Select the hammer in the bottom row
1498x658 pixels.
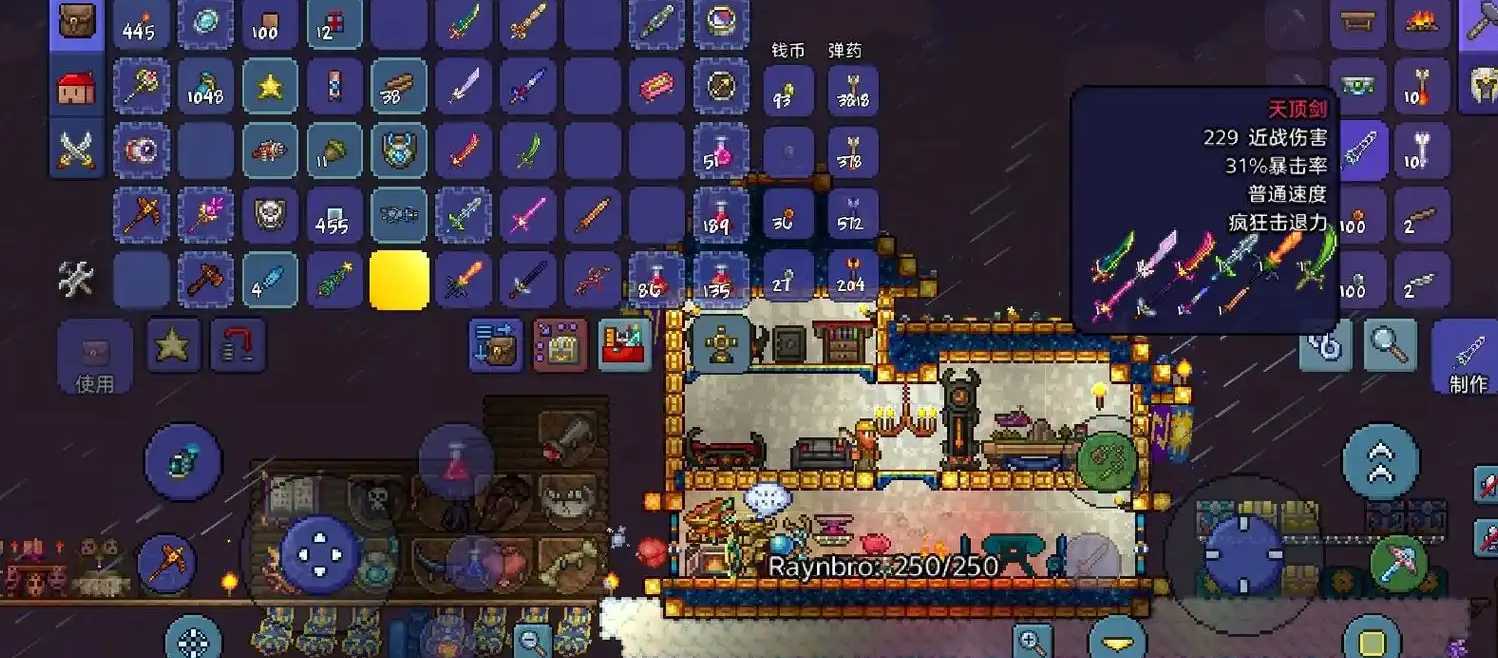coord(205,279)
